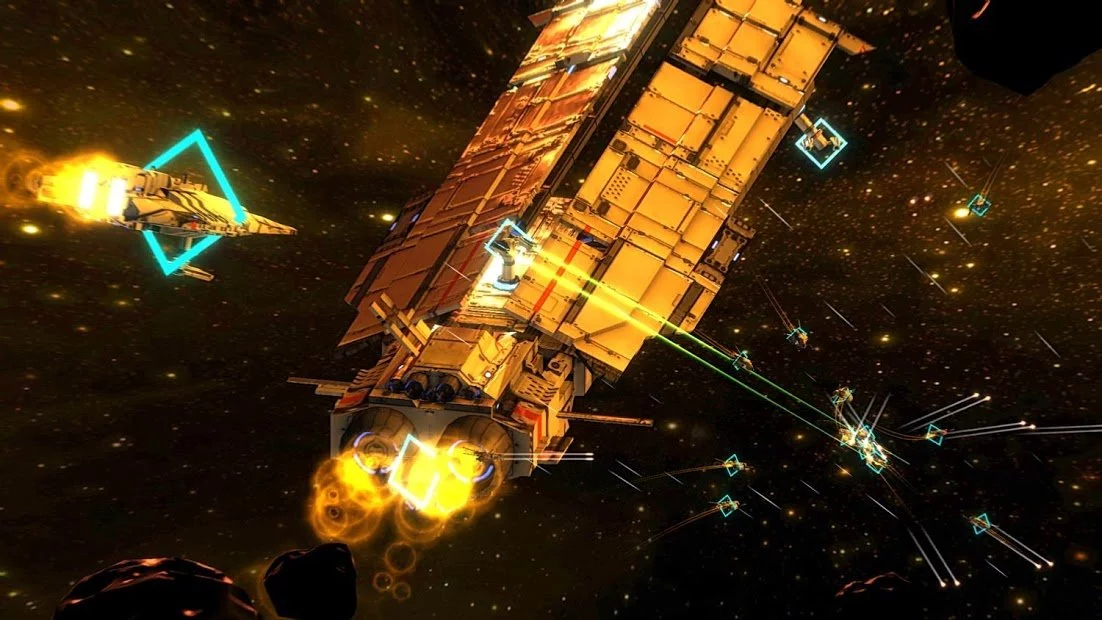Select the marked turret on the capital ship's upper edge
The image size is (1102, 620).
[x=821, y=142]
